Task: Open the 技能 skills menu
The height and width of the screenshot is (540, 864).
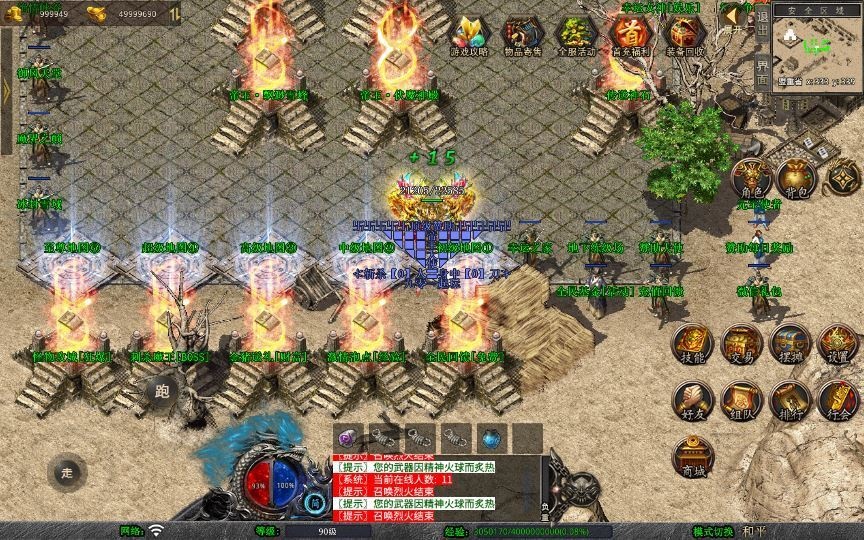Action: 692,345
